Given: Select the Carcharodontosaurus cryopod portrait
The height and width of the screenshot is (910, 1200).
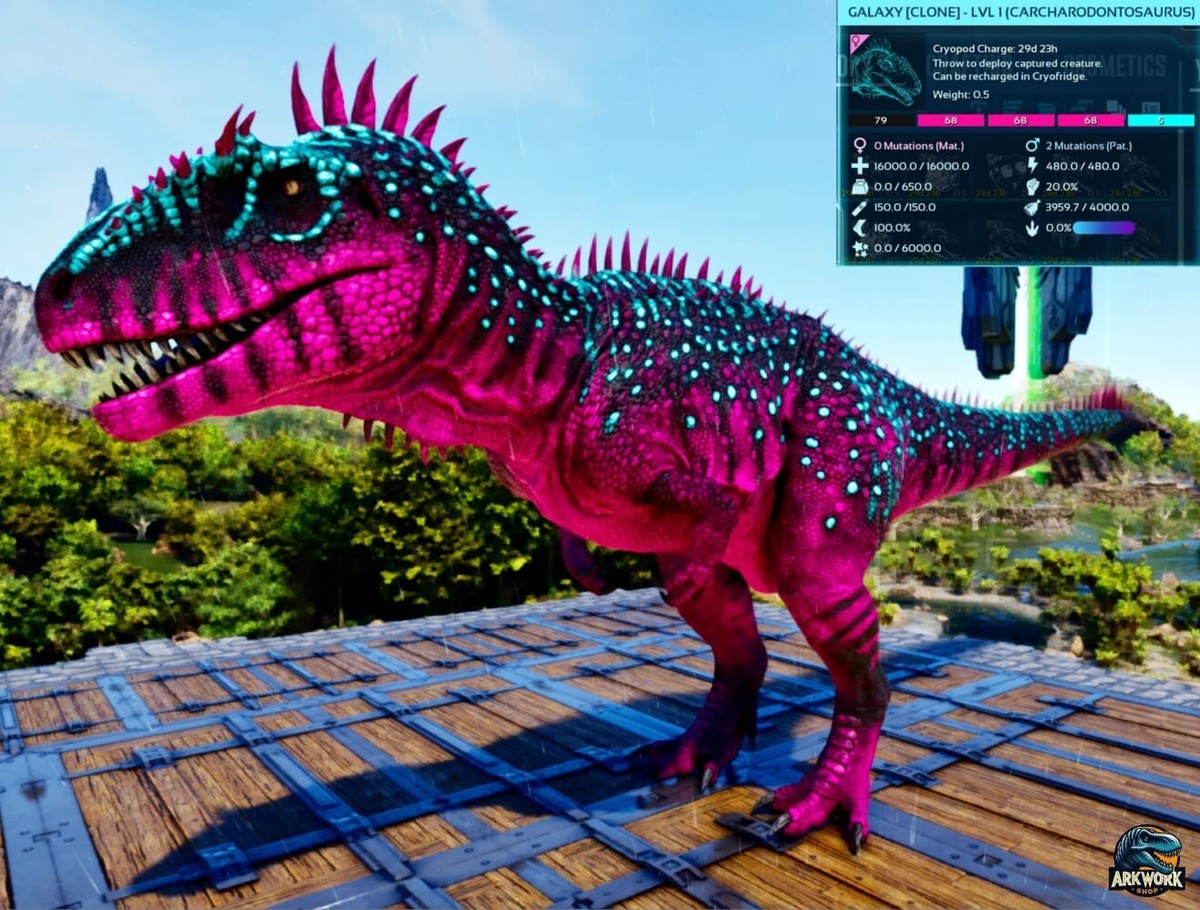Looking at the screenshot, I should pyautogui.click(x=884, y=70).
